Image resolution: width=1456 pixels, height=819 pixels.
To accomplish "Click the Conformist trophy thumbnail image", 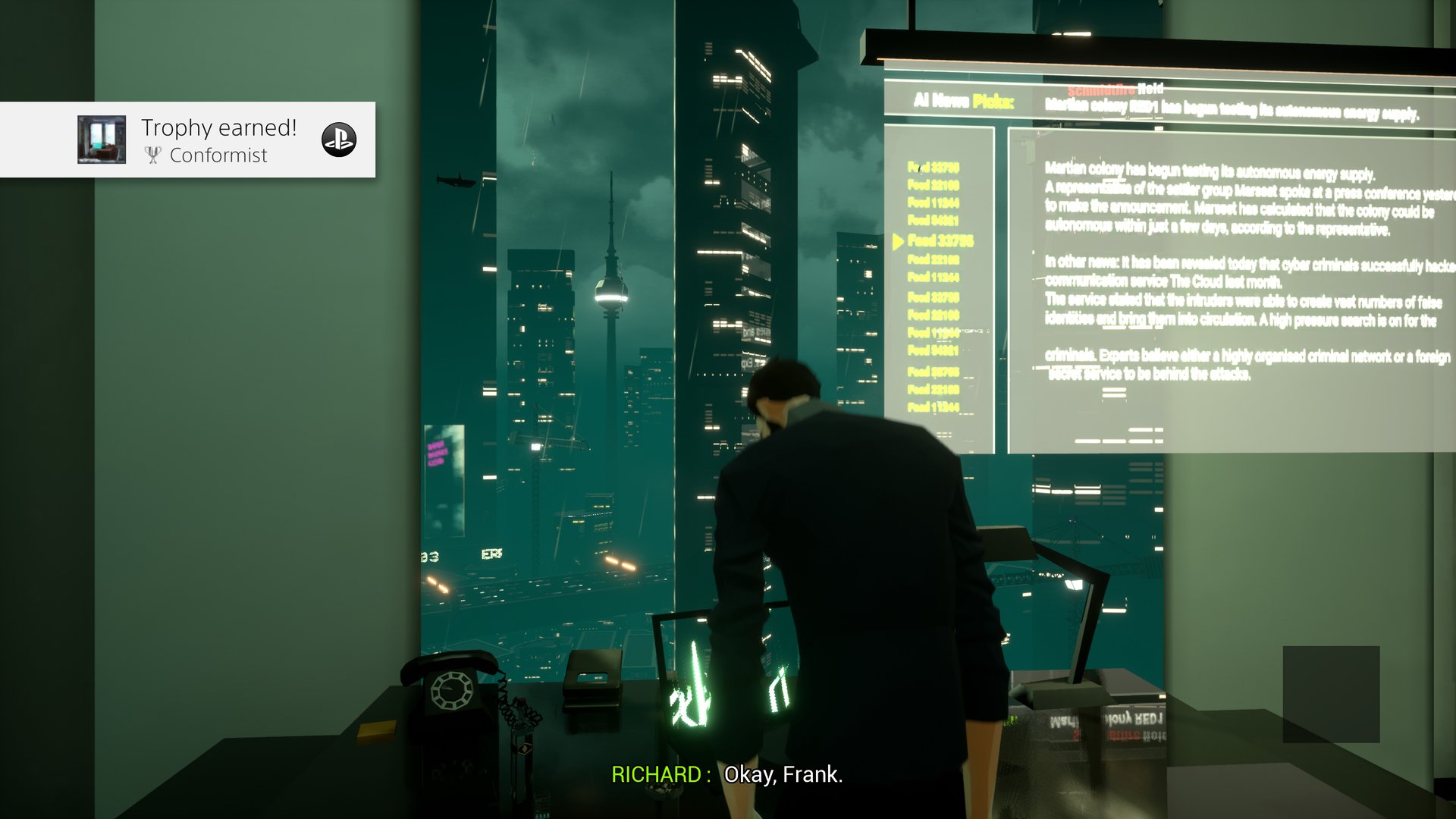I will coord(101,140).
